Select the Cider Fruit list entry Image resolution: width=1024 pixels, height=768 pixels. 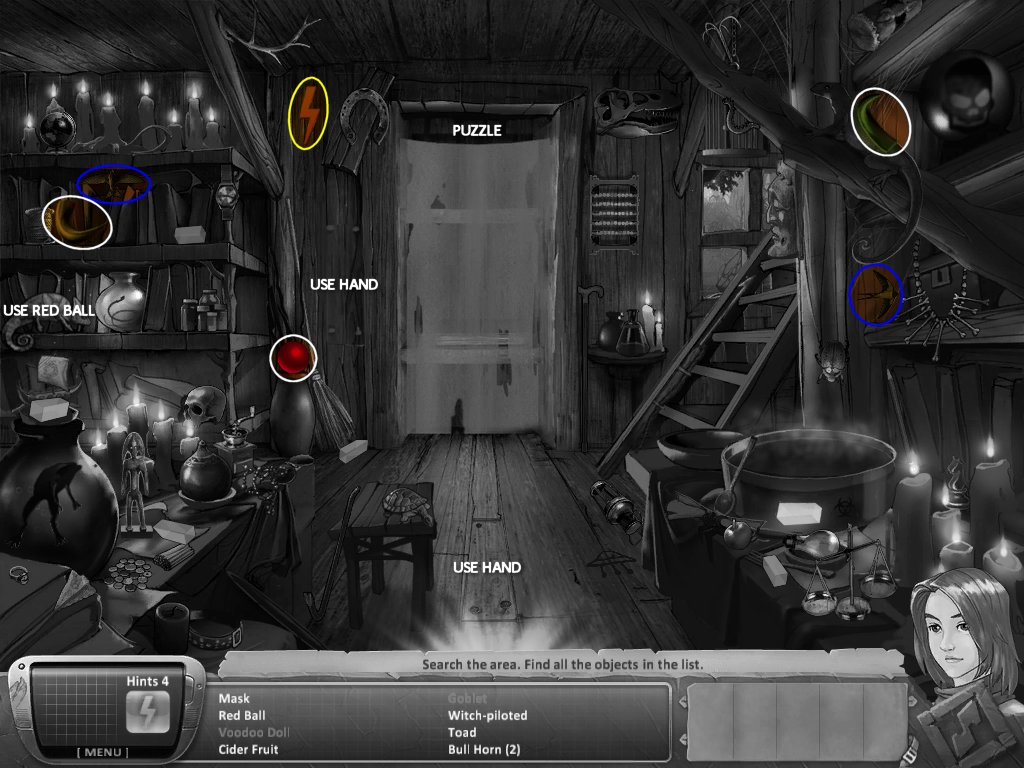pyautogui.click(x=248, y=749)
